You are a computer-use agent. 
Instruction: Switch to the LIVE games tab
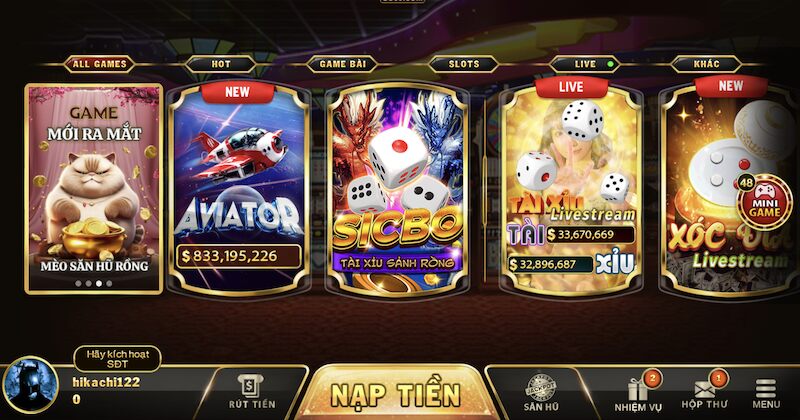(586, 64)
